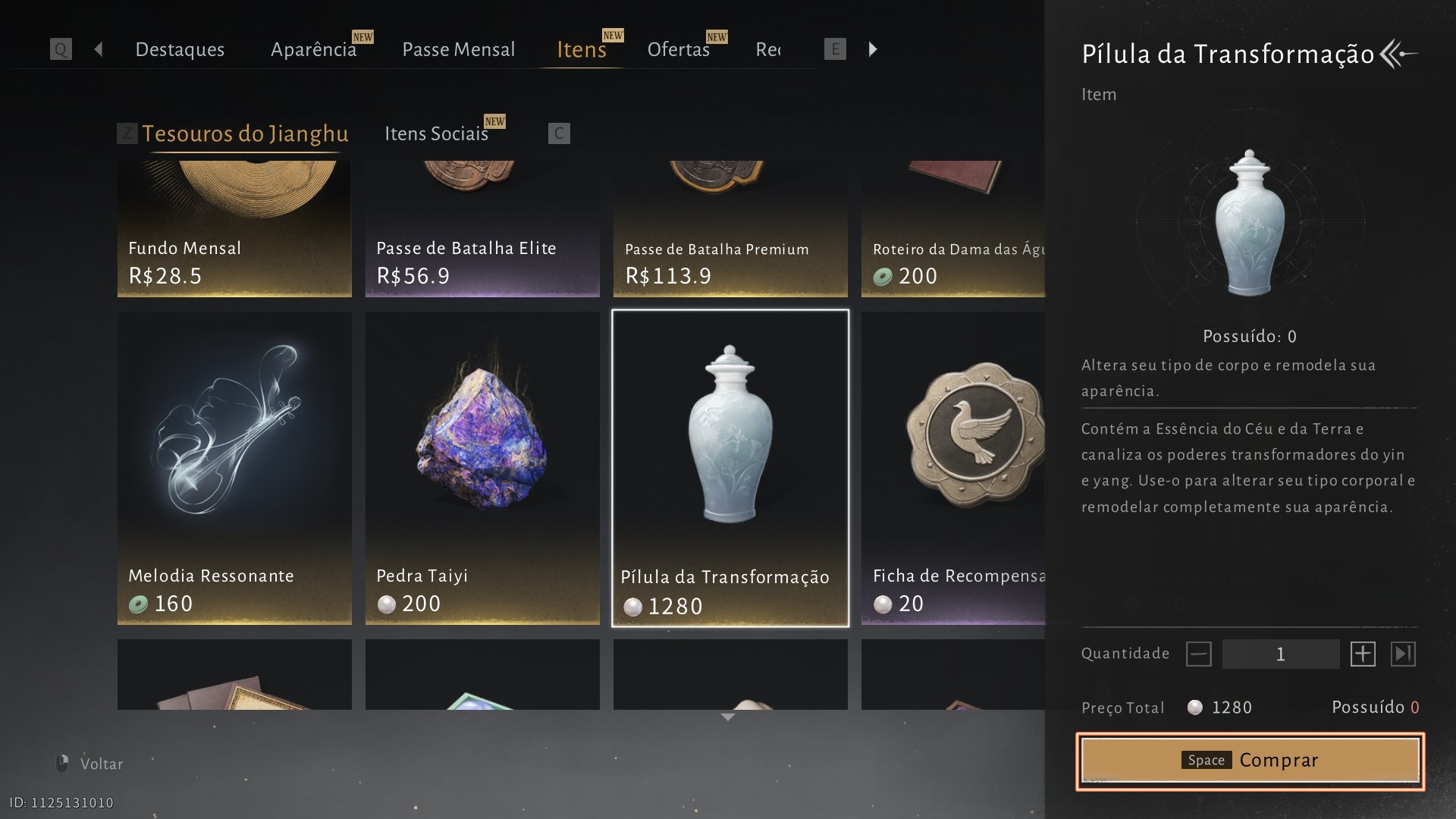Increase purchase quantity with the plus button
1456x819 pixels.
1363,654
